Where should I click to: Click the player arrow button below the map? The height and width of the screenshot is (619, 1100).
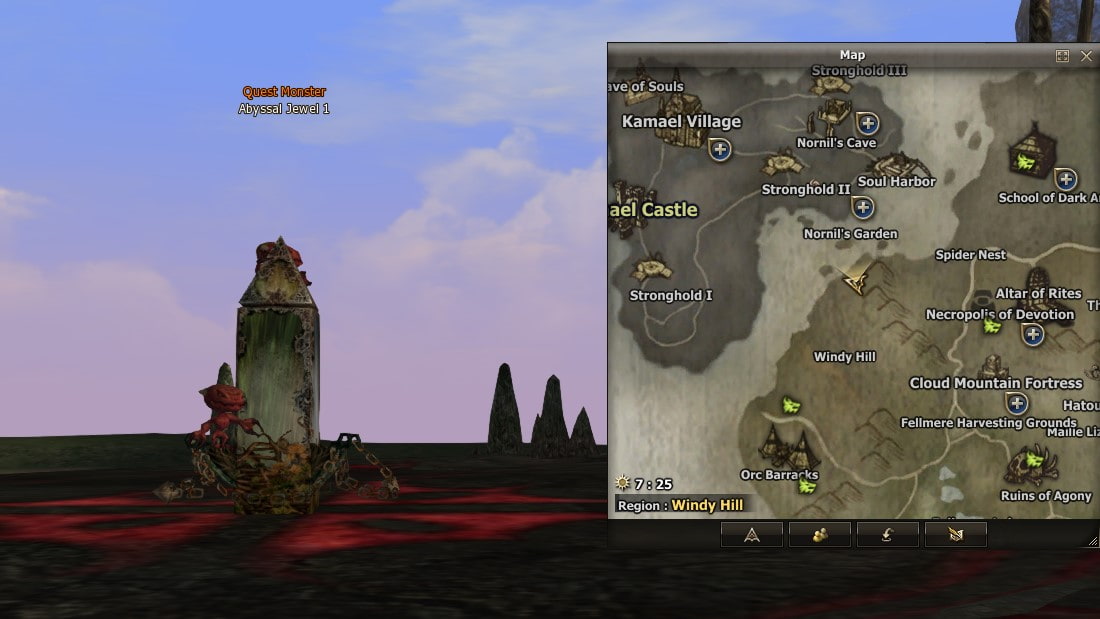pos(752,535)
